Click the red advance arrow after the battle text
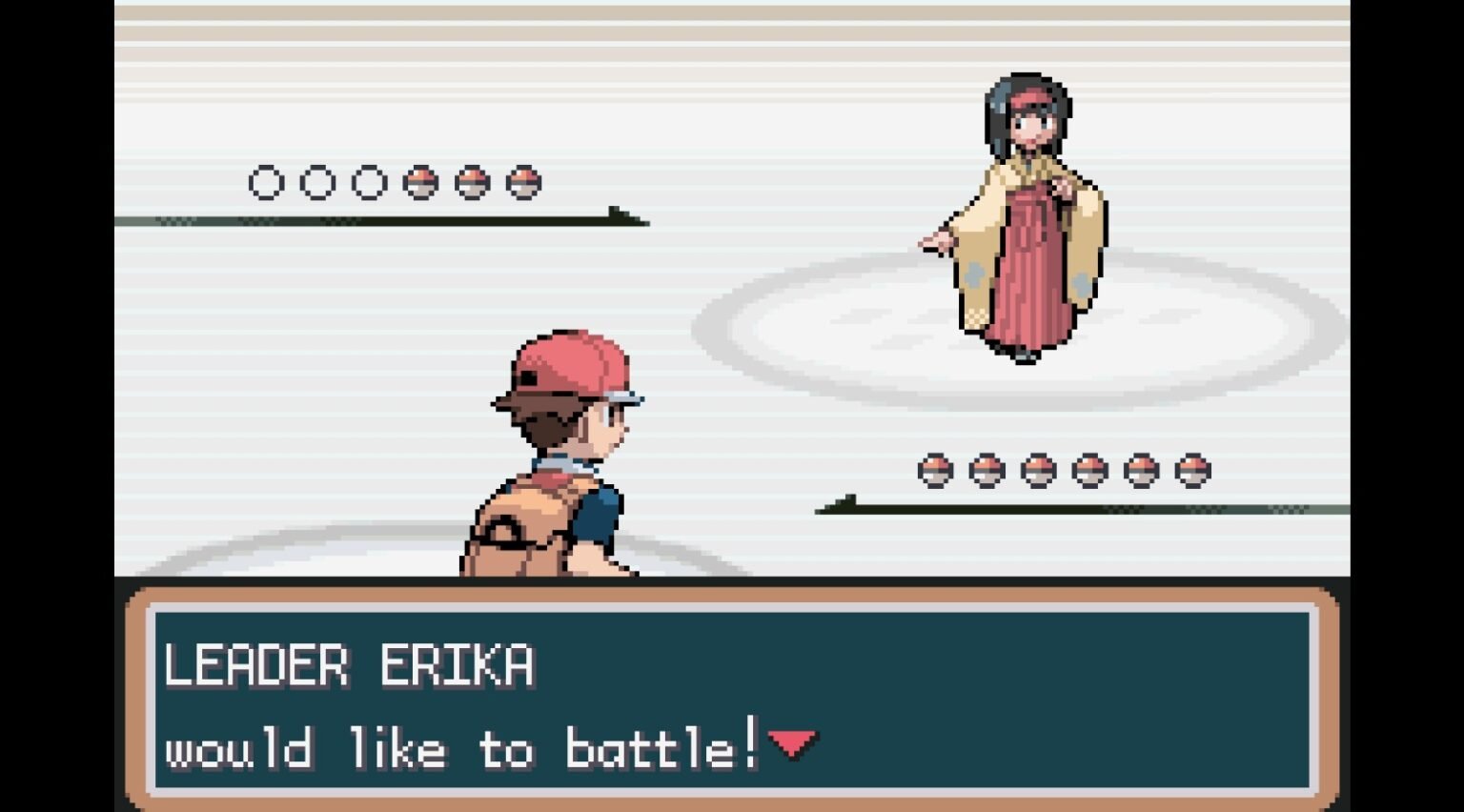The height and width of the screenshot is (812, 1464). [794, 744]
